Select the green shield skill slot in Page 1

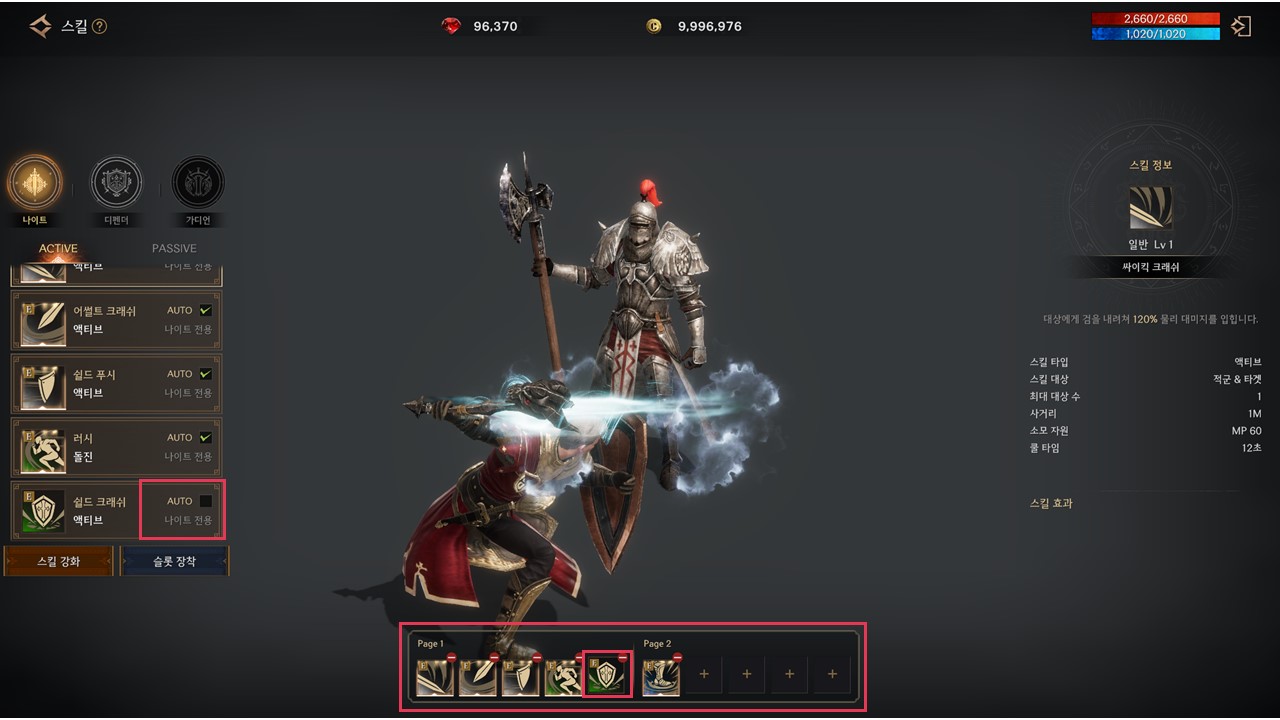605,677
